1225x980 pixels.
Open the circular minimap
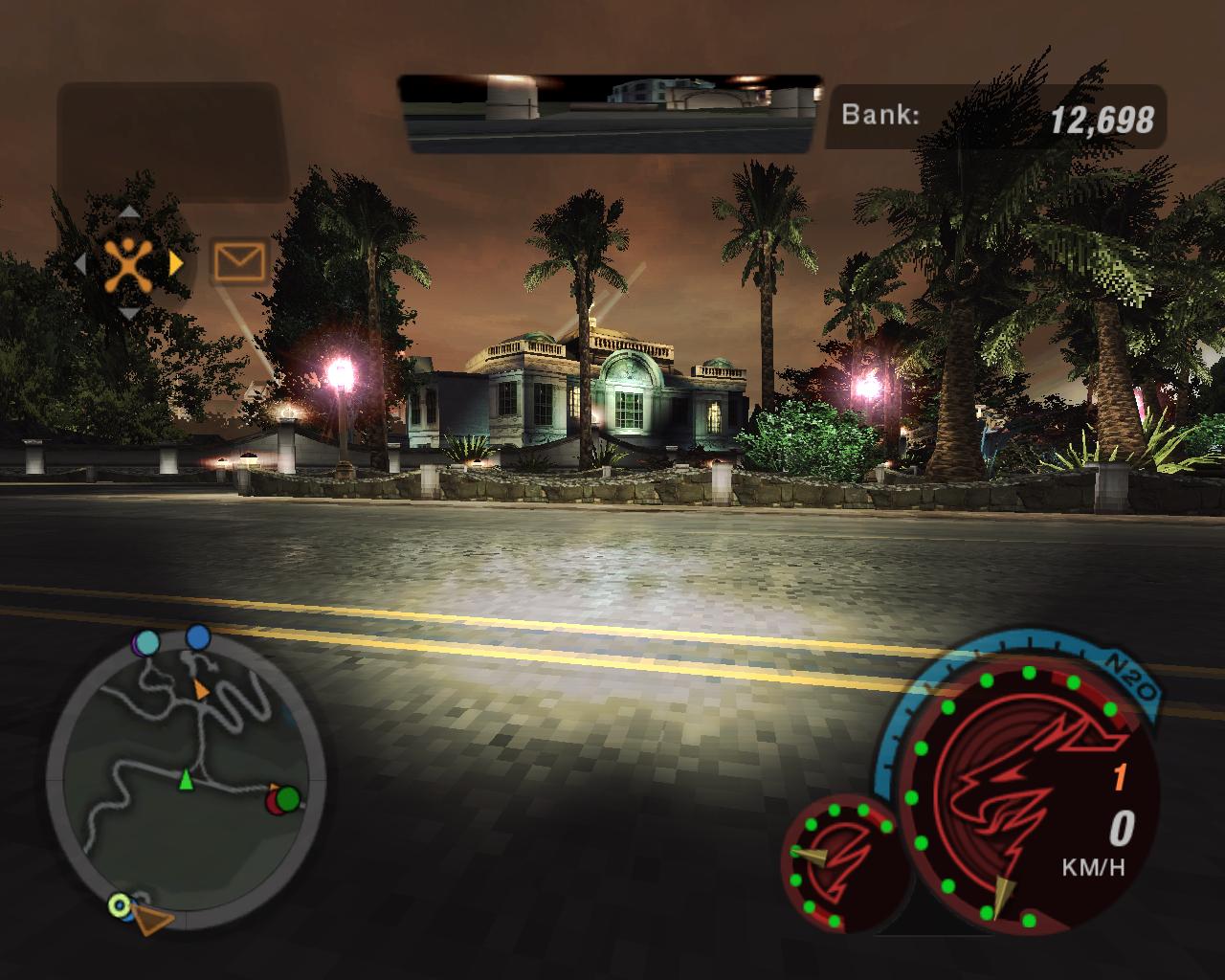(187, 779)
